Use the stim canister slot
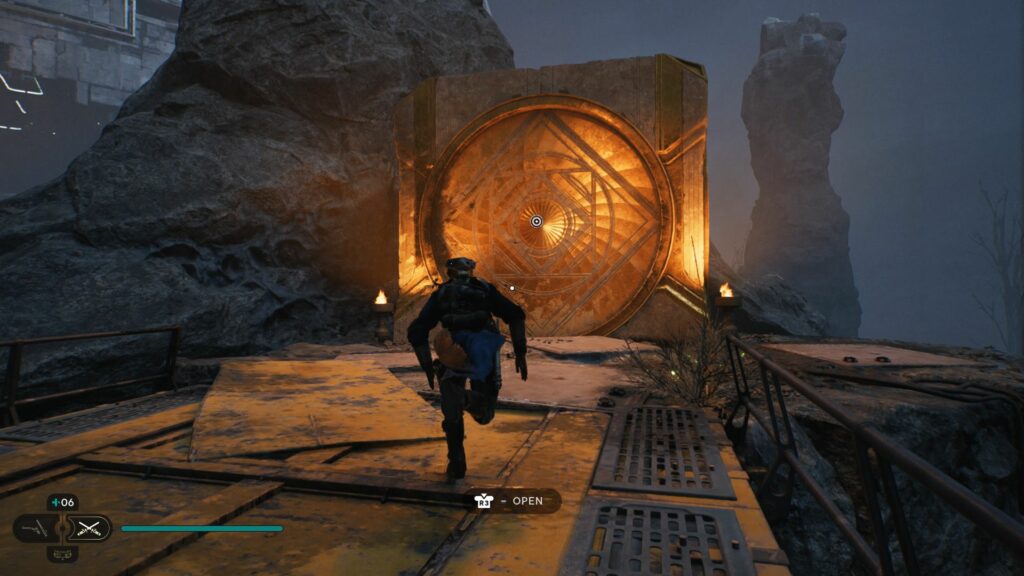 (x=62, y=503)
